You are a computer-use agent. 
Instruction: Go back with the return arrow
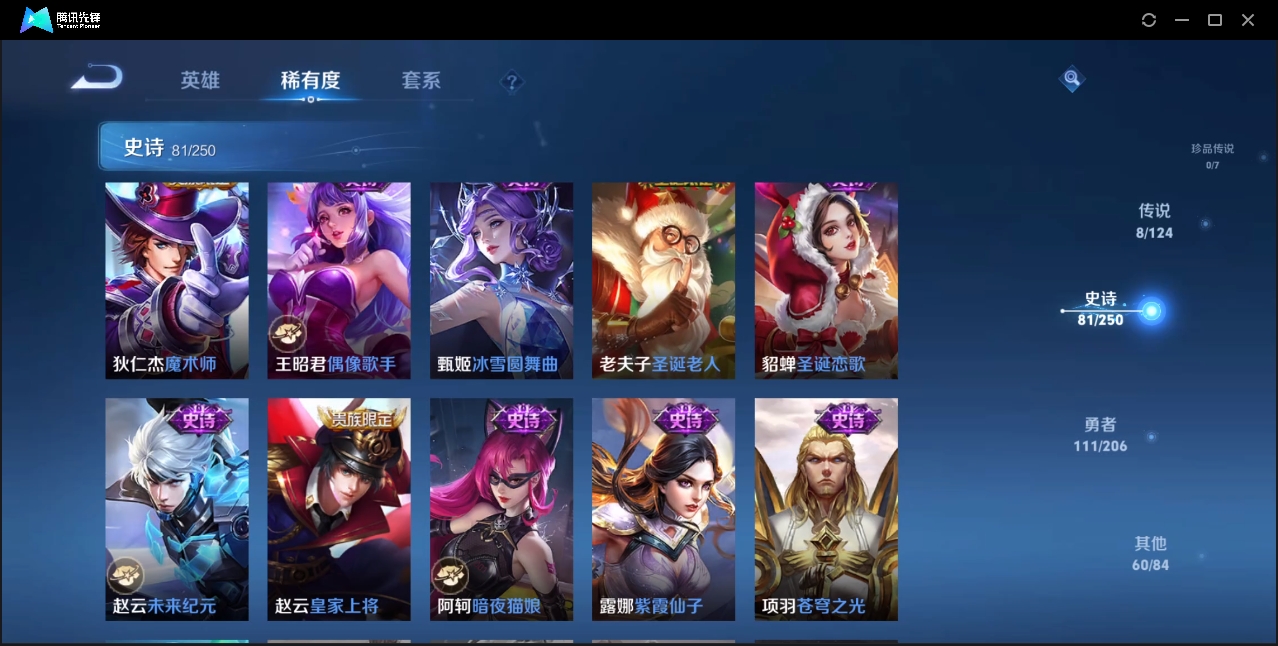click(x=97, y=77)
